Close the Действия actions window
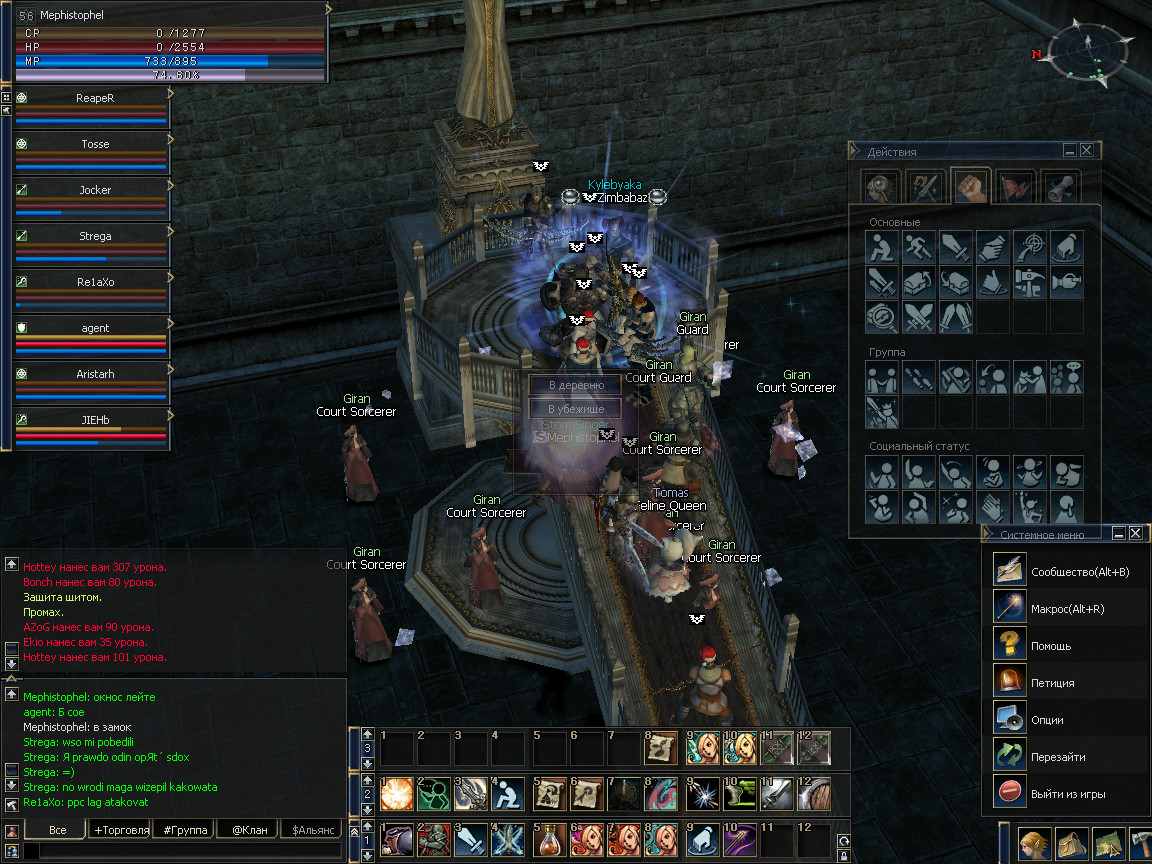This screenshot has width=1152, height=864. 1086,151
